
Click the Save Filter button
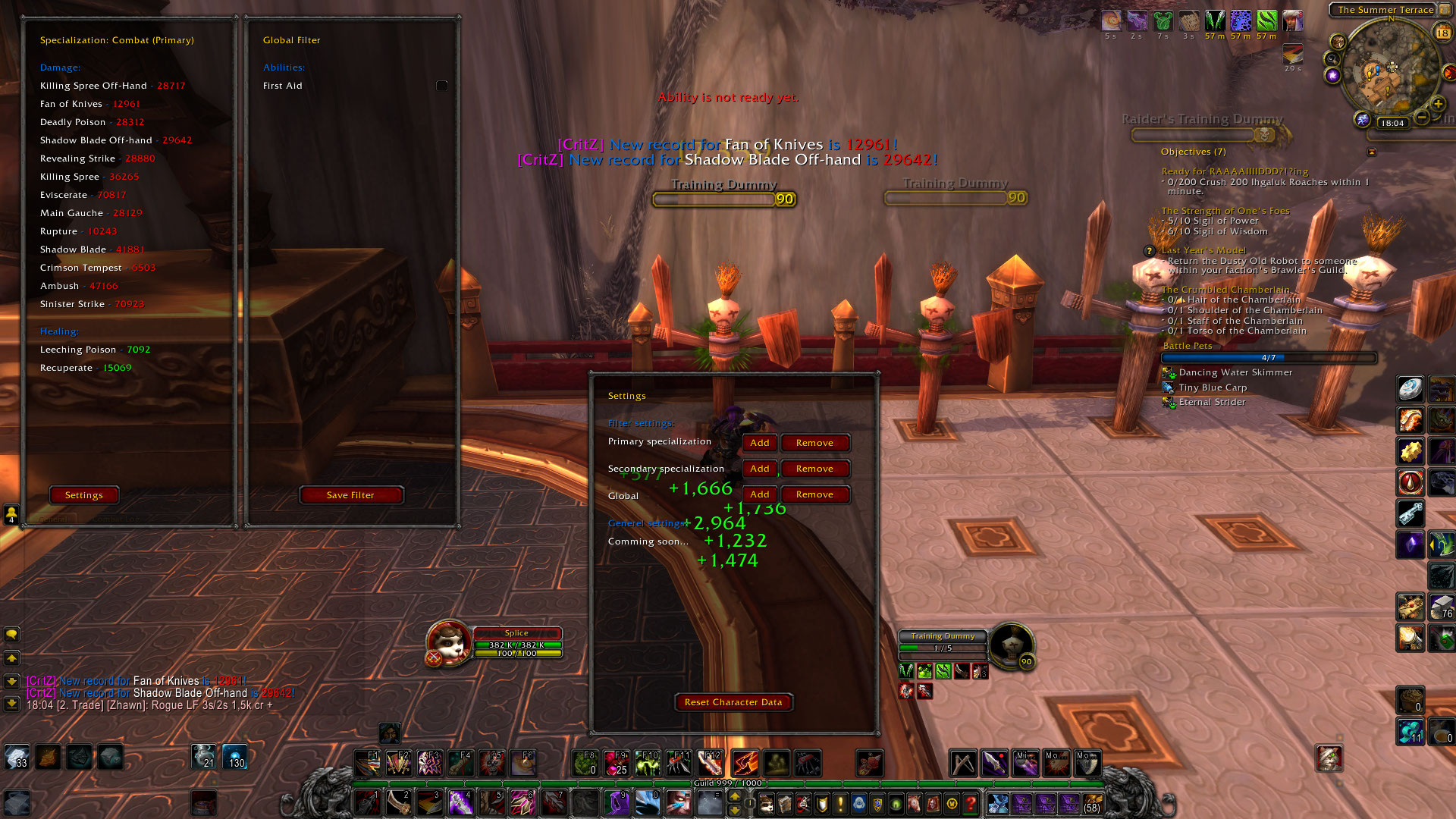pos(351,494)
